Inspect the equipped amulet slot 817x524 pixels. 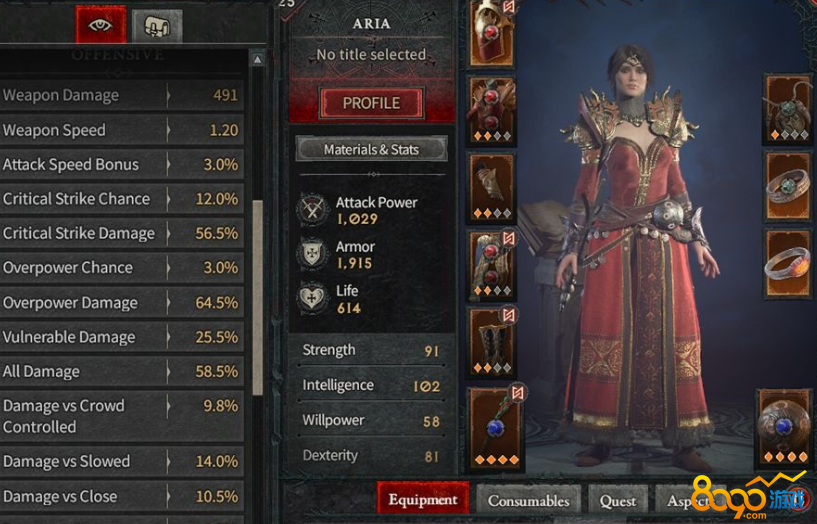click(788, 107)
